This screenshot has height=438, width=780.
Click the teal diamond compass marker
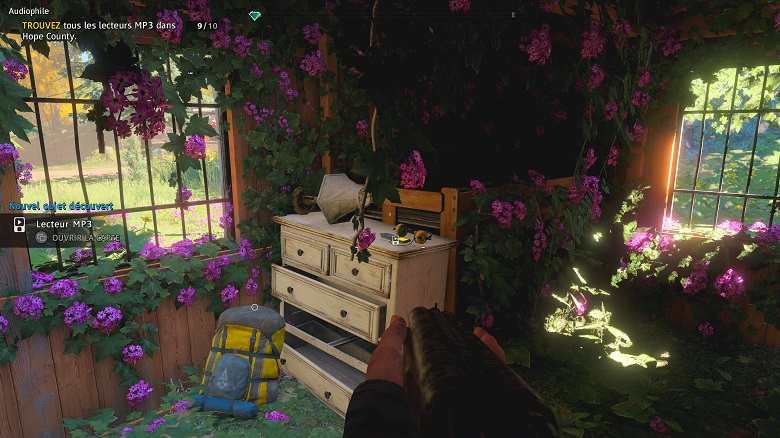(x=255, y=15)
